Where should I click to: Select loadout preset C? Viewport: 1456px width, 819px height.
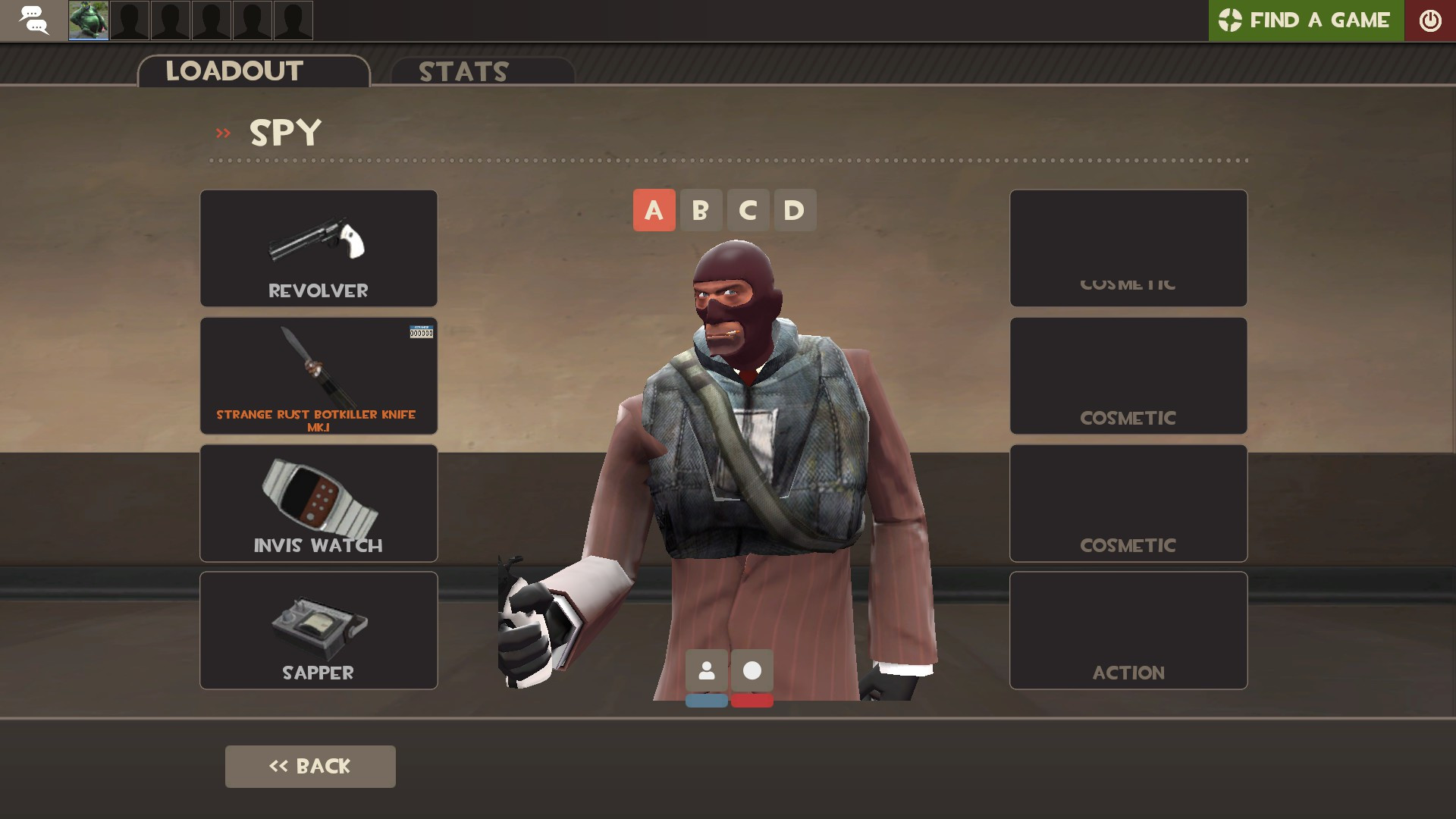pos(748,210)
